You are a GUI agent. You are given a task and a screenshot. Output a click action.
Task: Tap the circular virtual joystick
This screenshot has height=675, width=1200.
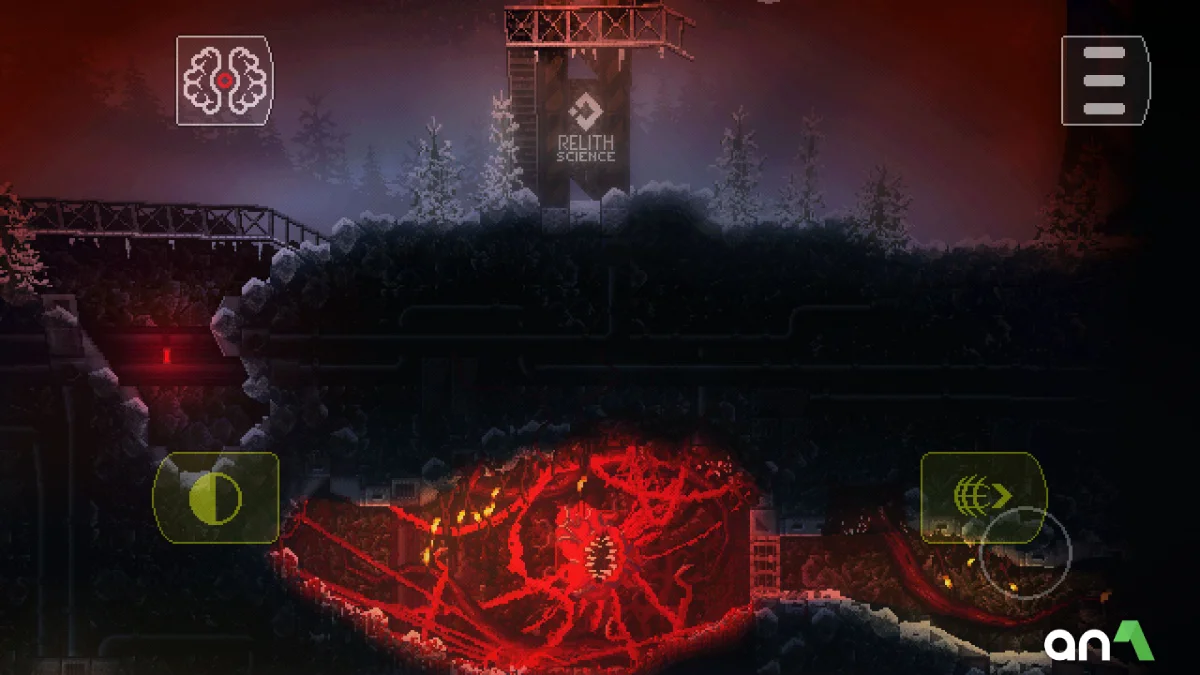coord(1025,553)
